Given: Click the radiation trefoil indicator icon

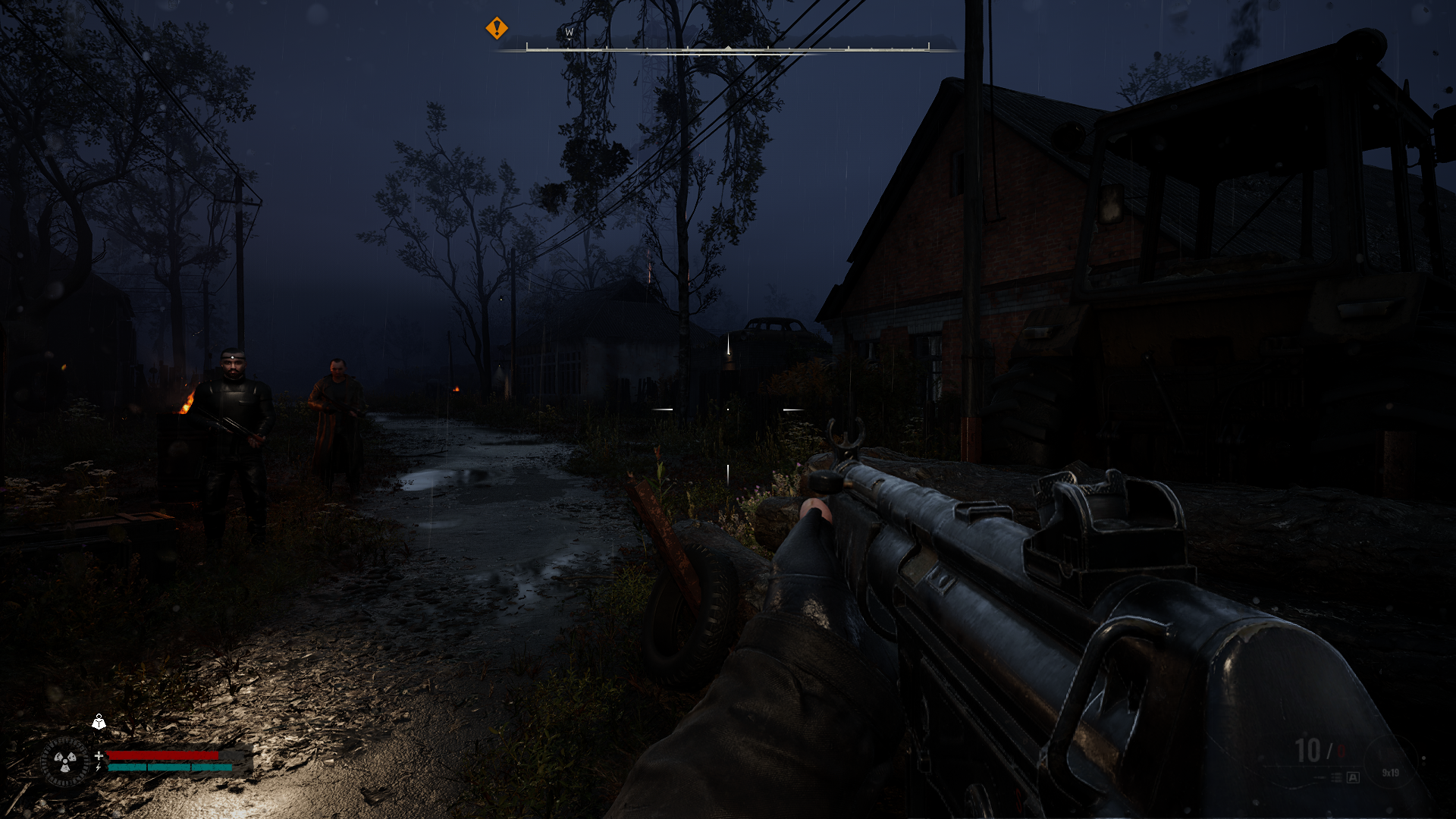Looking at the screenshot, I should pos(64,761).
